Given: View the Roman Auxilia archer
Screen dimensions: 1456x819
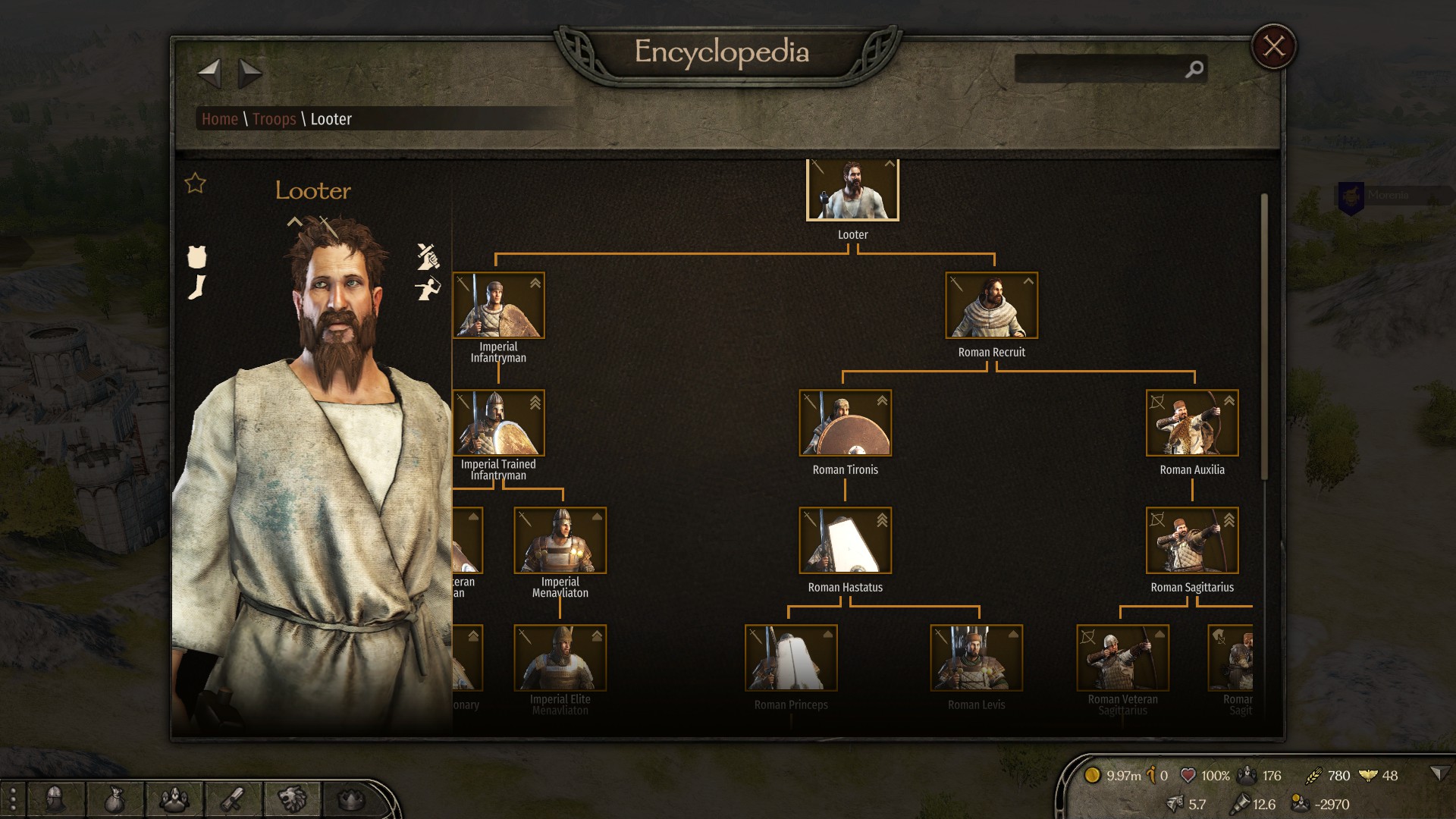Looking at the screenshot, I should click(1191, 423).
